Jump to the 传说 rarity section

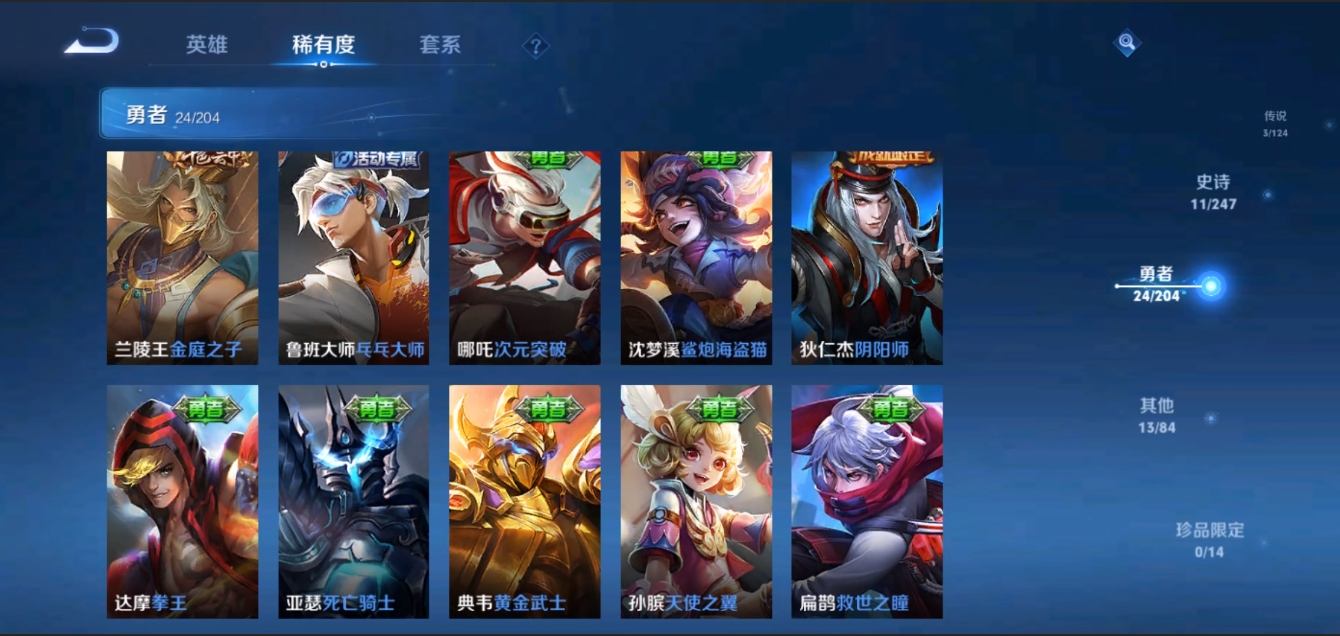pyautogui.click(x=1274, y=123)
